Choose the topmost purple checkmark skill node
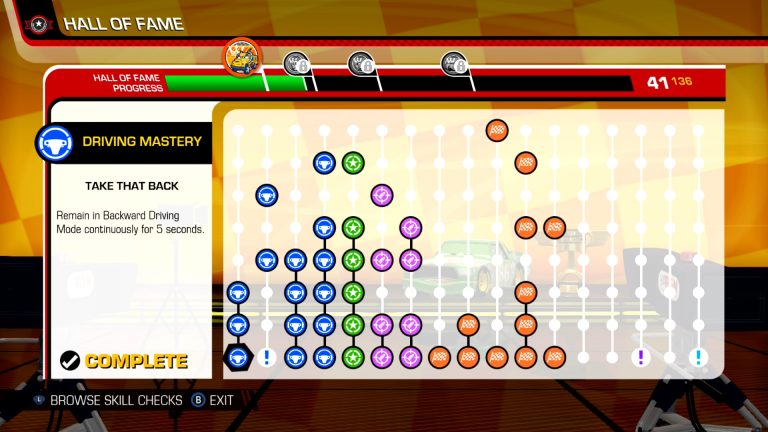 pyautogui.click(x=381, y=194)
